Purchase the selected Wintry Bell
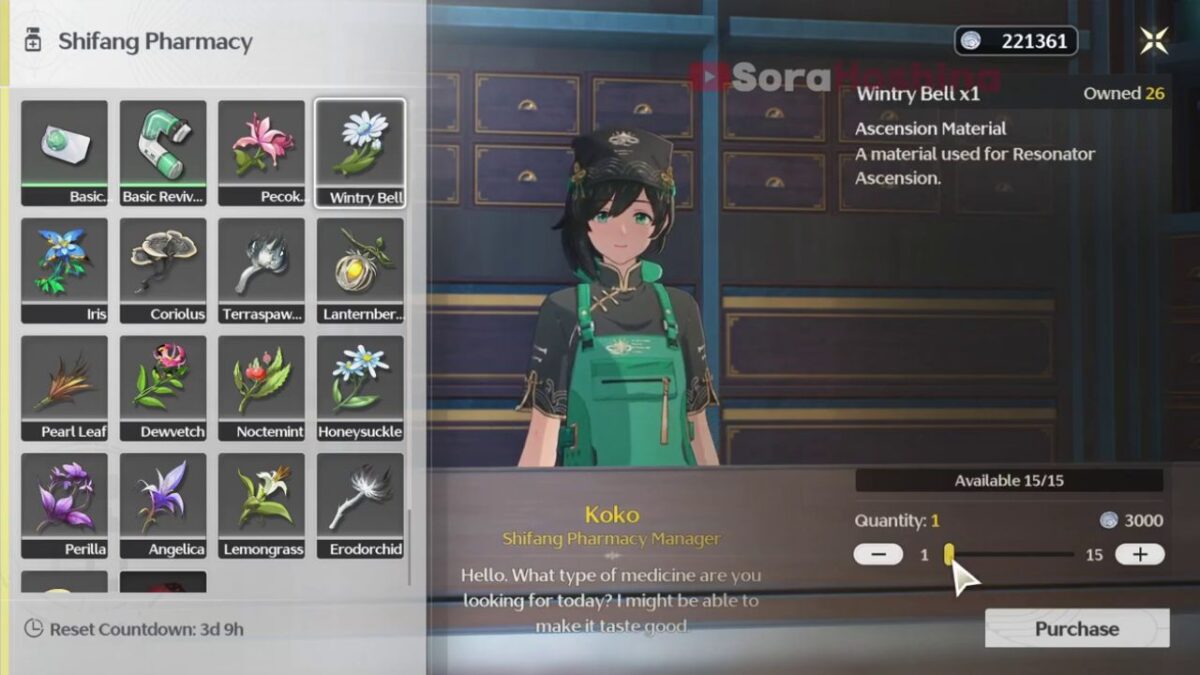 (1076, 628)
